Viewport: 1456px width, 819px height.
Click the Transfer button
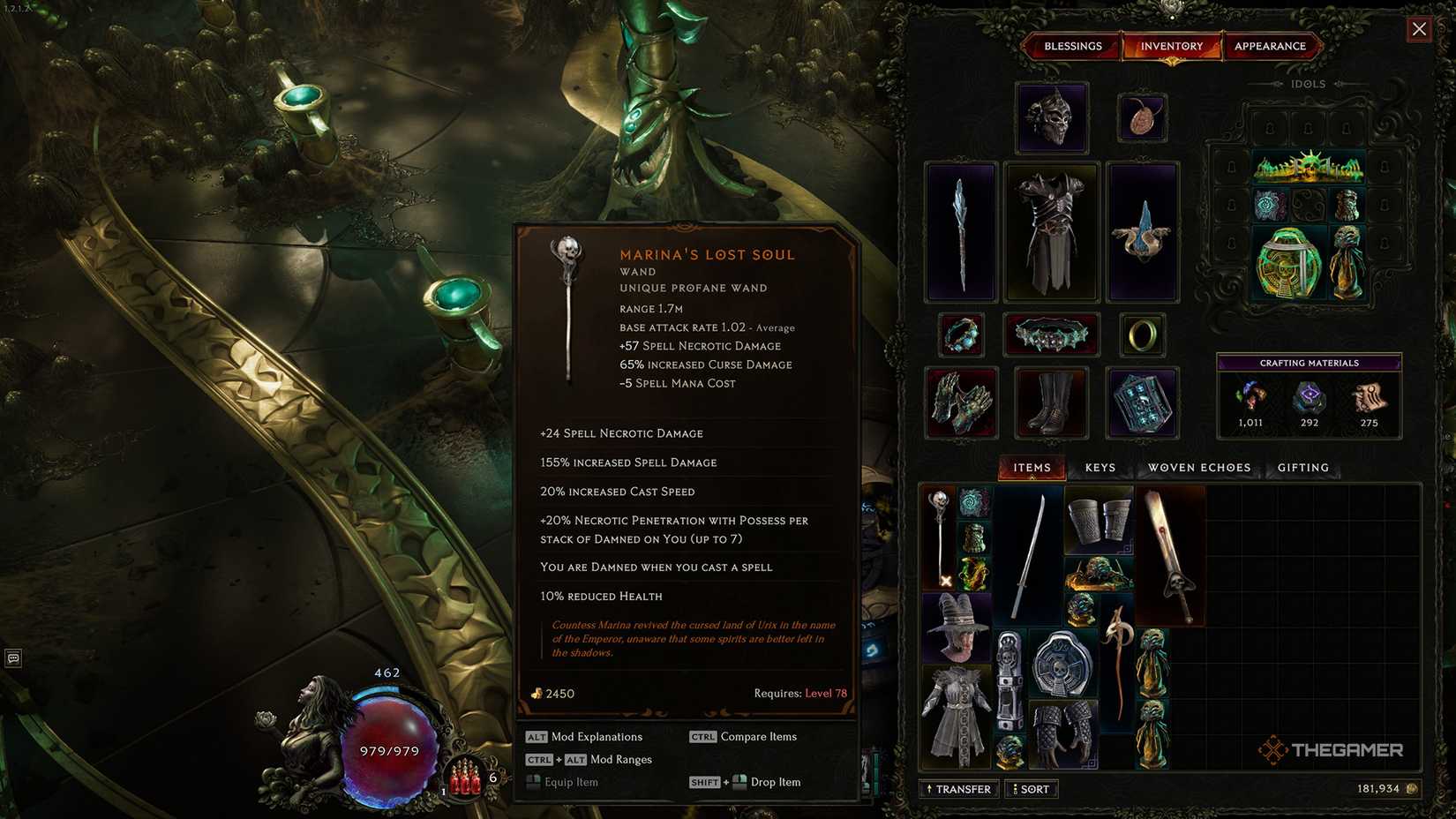click(x=958, y=788)
